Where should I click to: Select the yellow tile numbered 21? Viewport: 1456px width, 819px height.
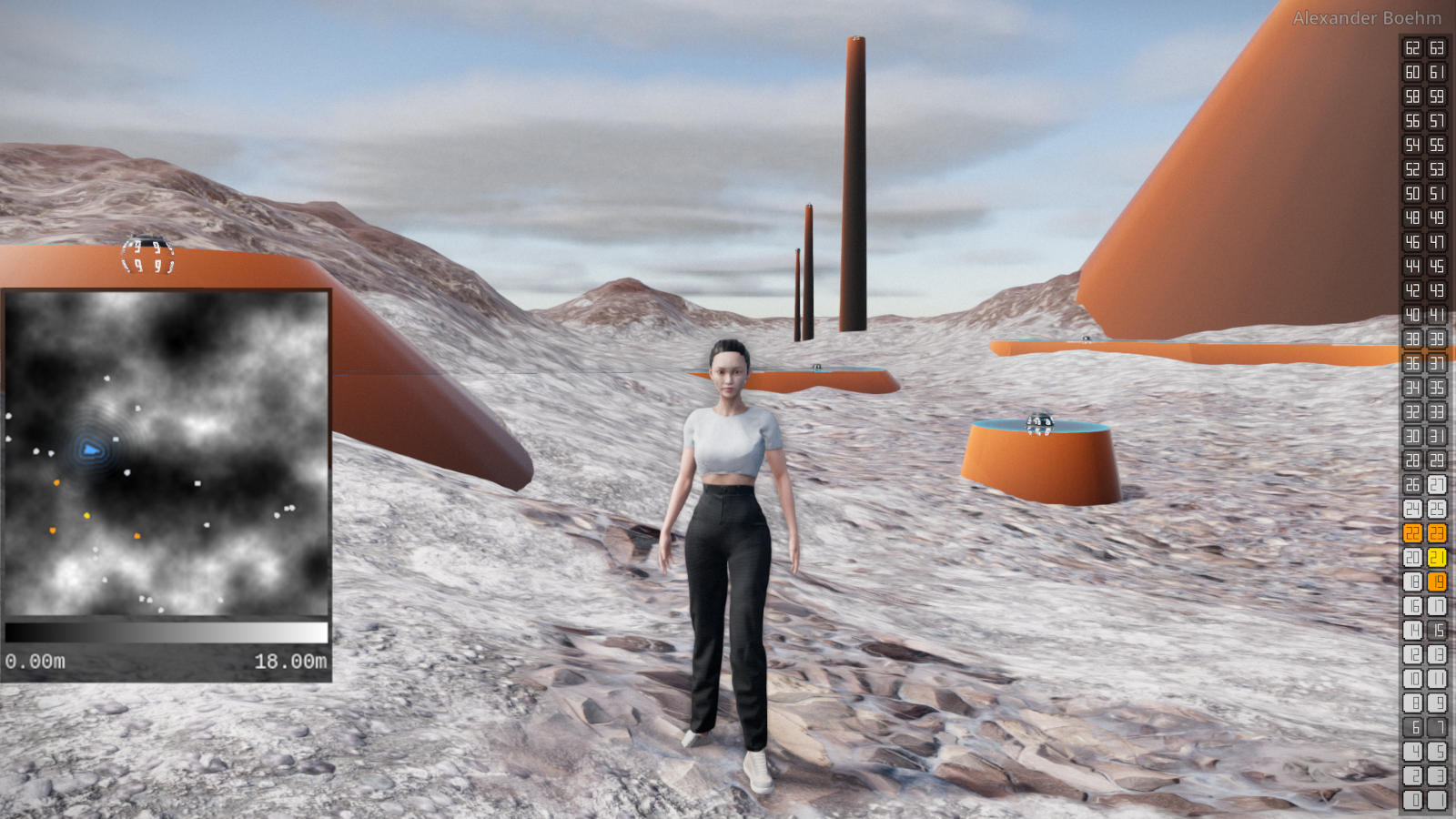point(1437,557)
